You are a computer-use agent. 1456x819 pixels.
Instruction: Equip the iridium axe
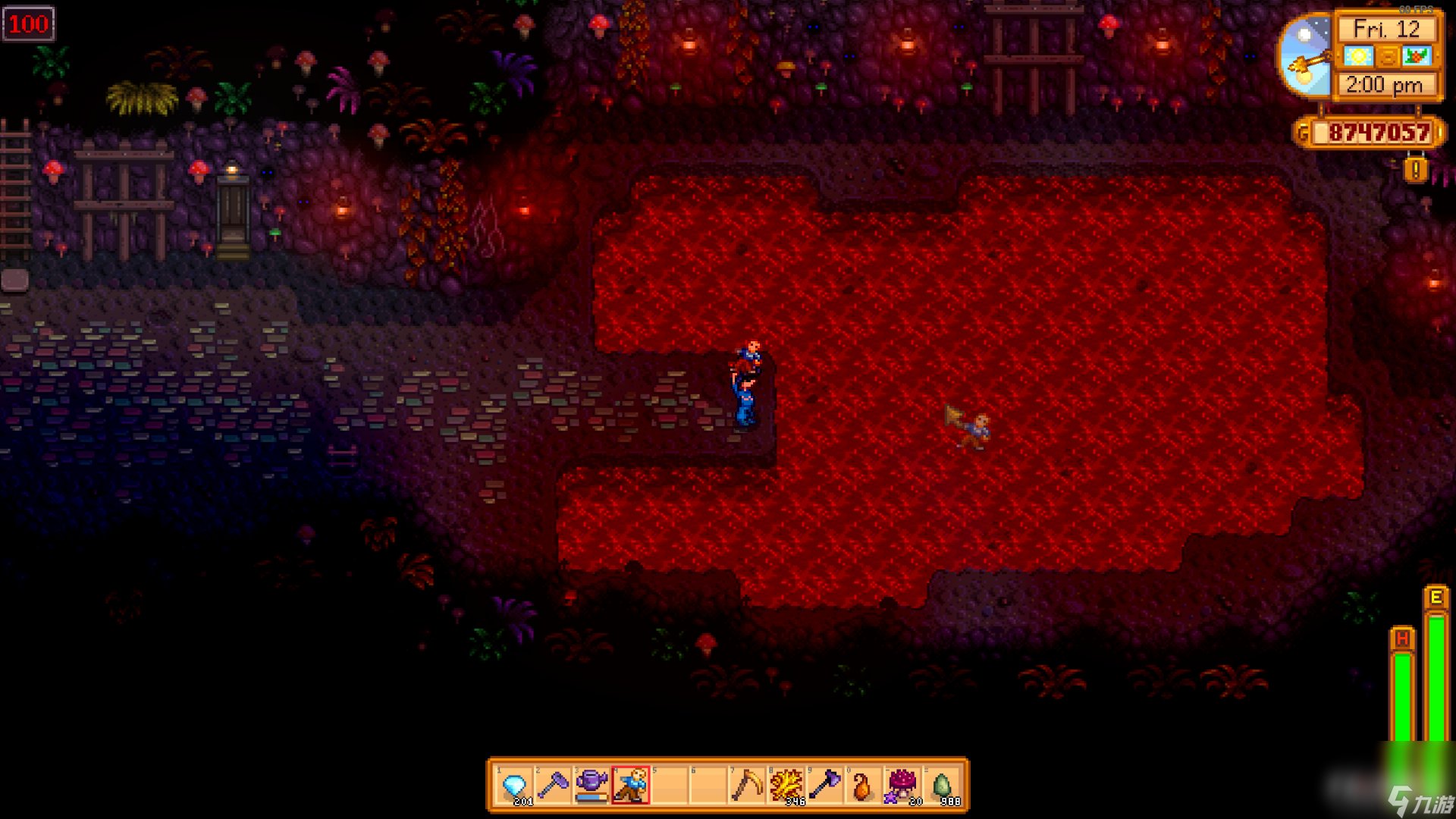click(x=824, y=786)
